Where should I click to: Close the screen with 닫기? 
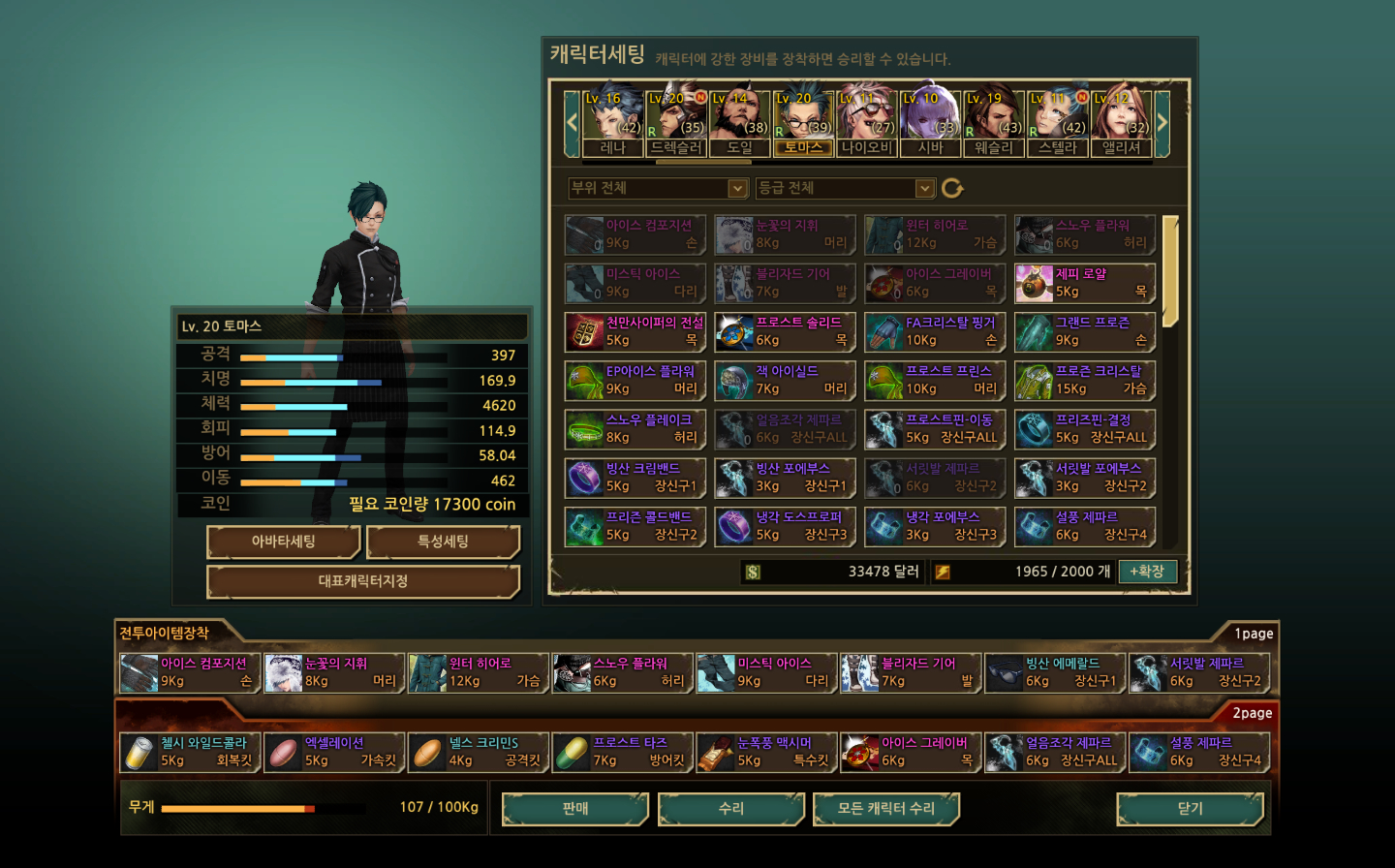pos(1190,809)
